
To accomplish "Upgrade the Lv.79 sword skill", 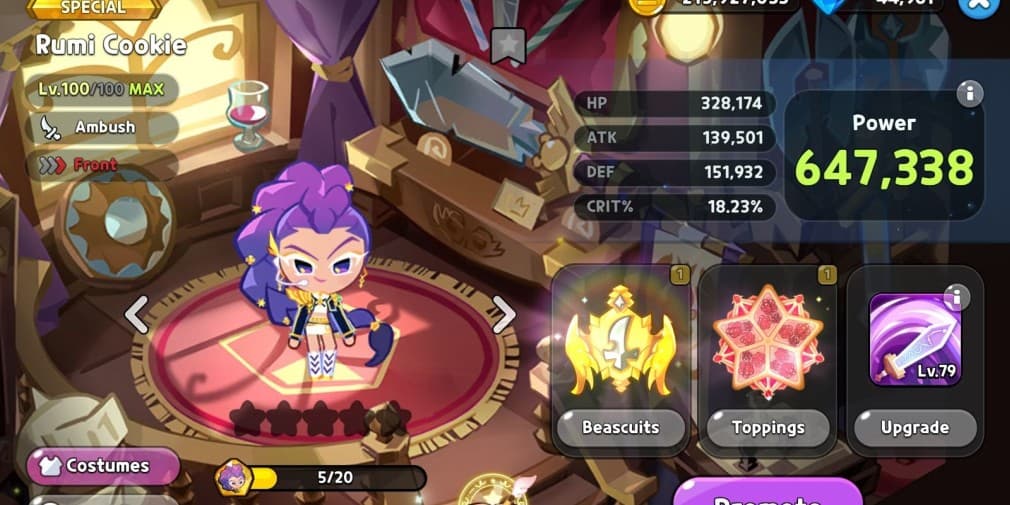I will 914,427.
